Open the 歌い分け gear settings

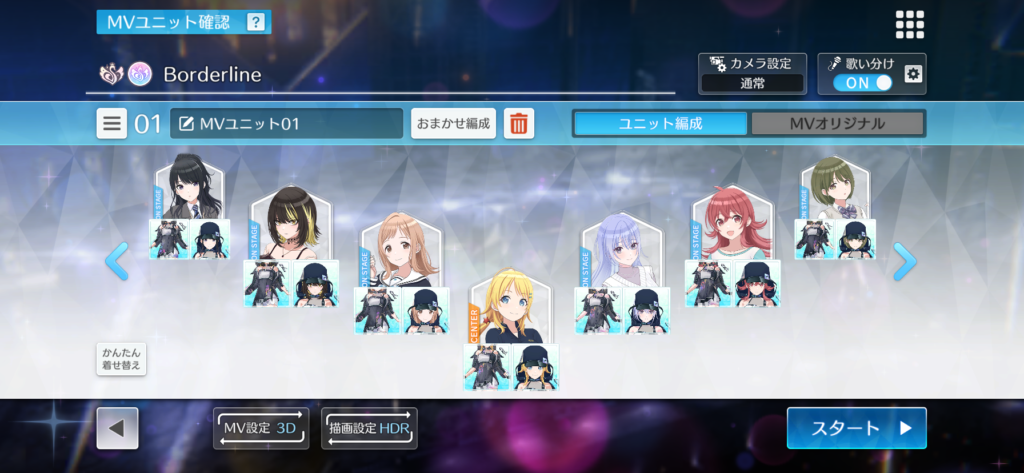[x=912, y=74]
